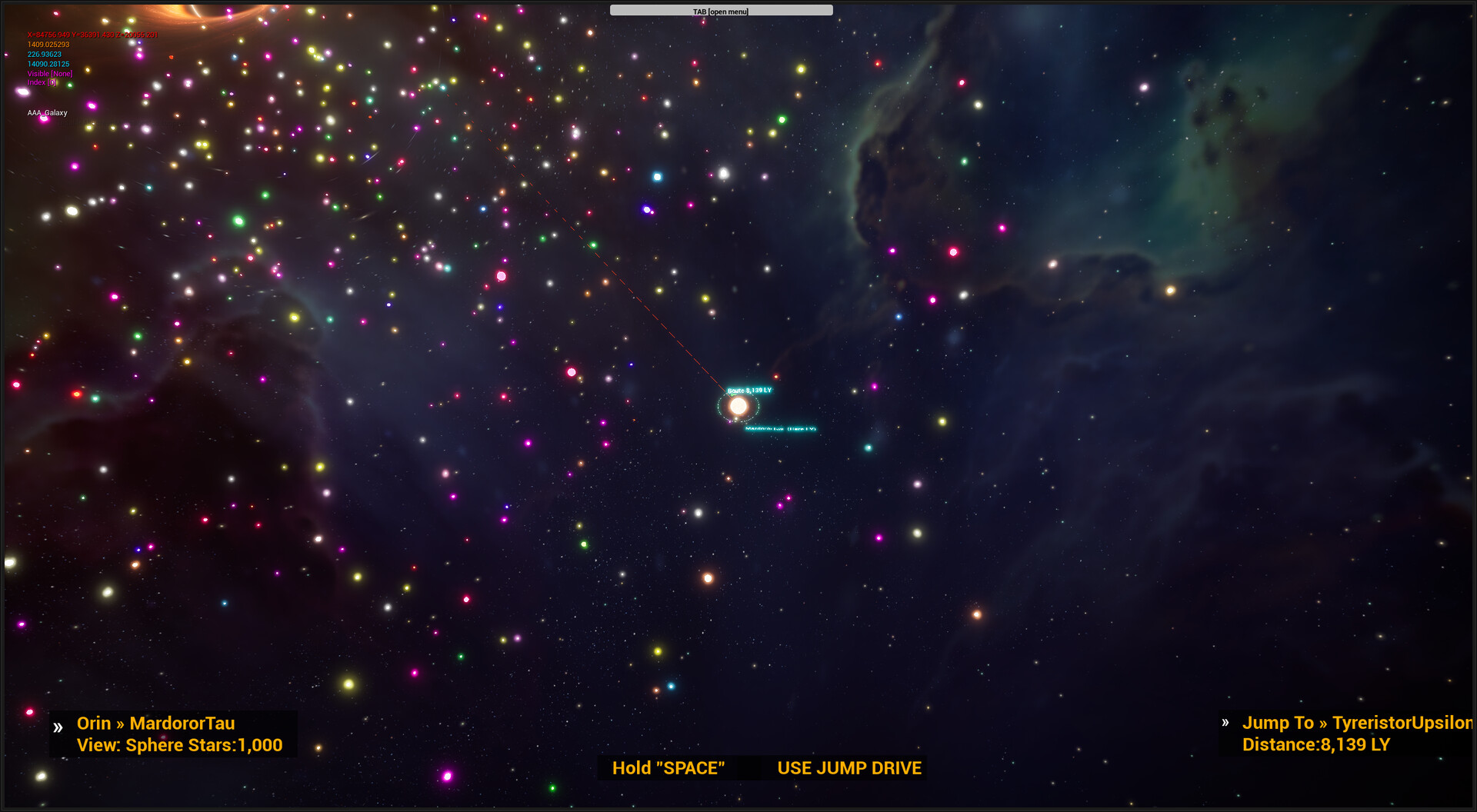
Task: Click the Orin » MardororTau breadcrumb
Action: pos(155,724)
